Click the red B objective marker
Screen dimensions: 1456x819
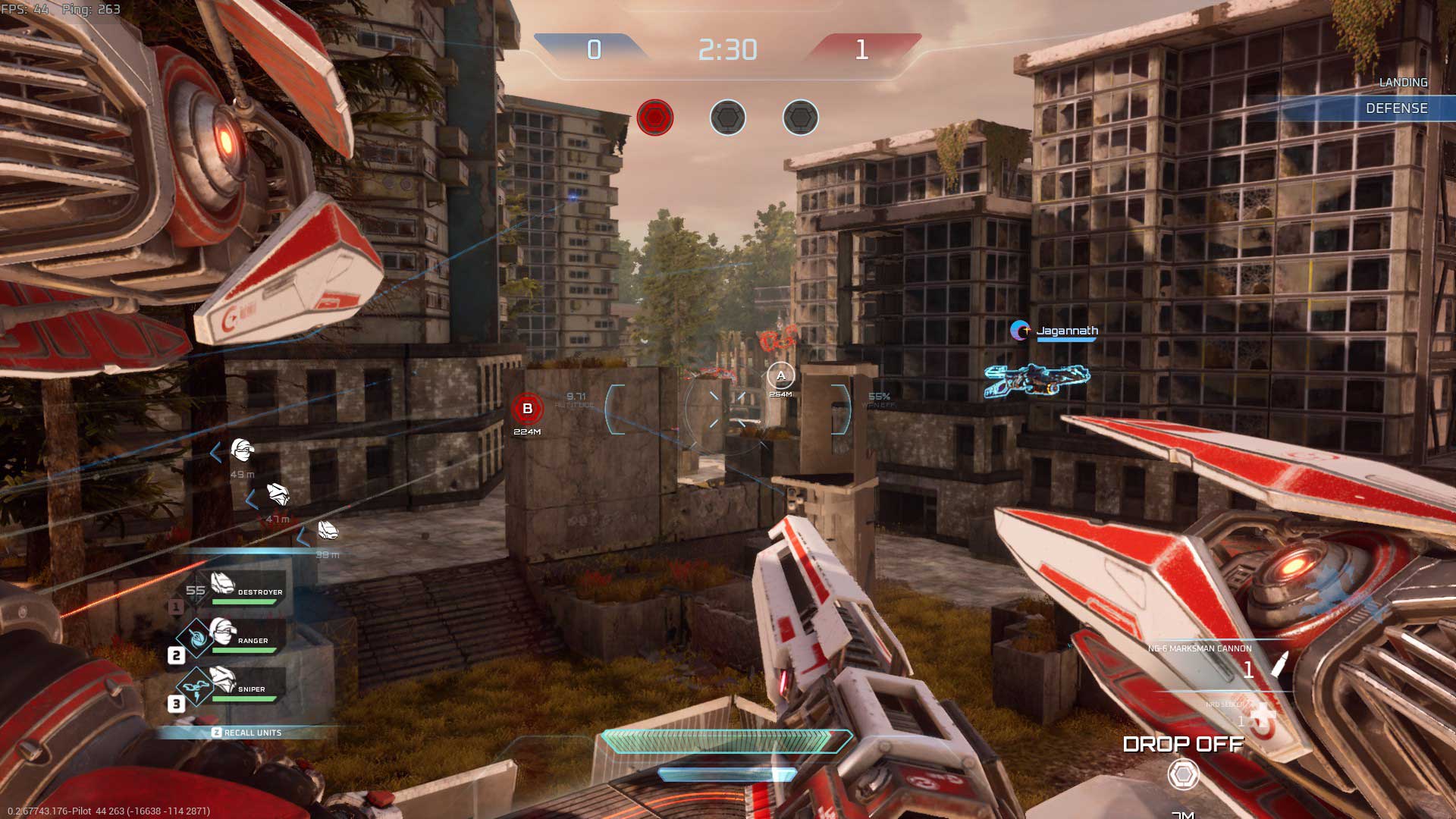tap(528, 409)
